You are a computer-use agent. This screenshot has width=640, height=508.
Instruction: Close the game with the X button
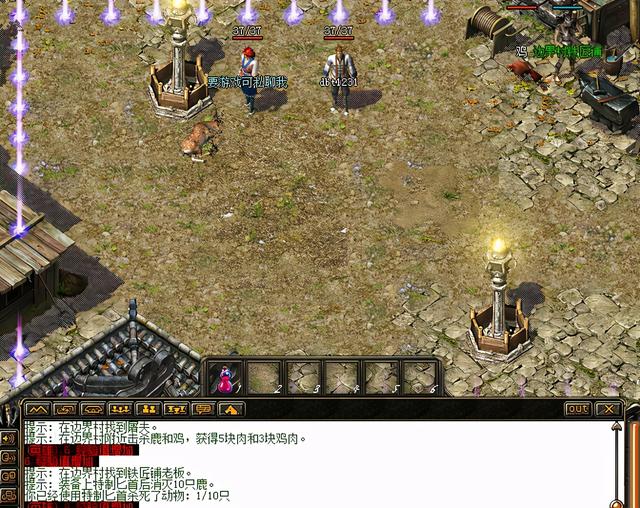pos(607,409)
